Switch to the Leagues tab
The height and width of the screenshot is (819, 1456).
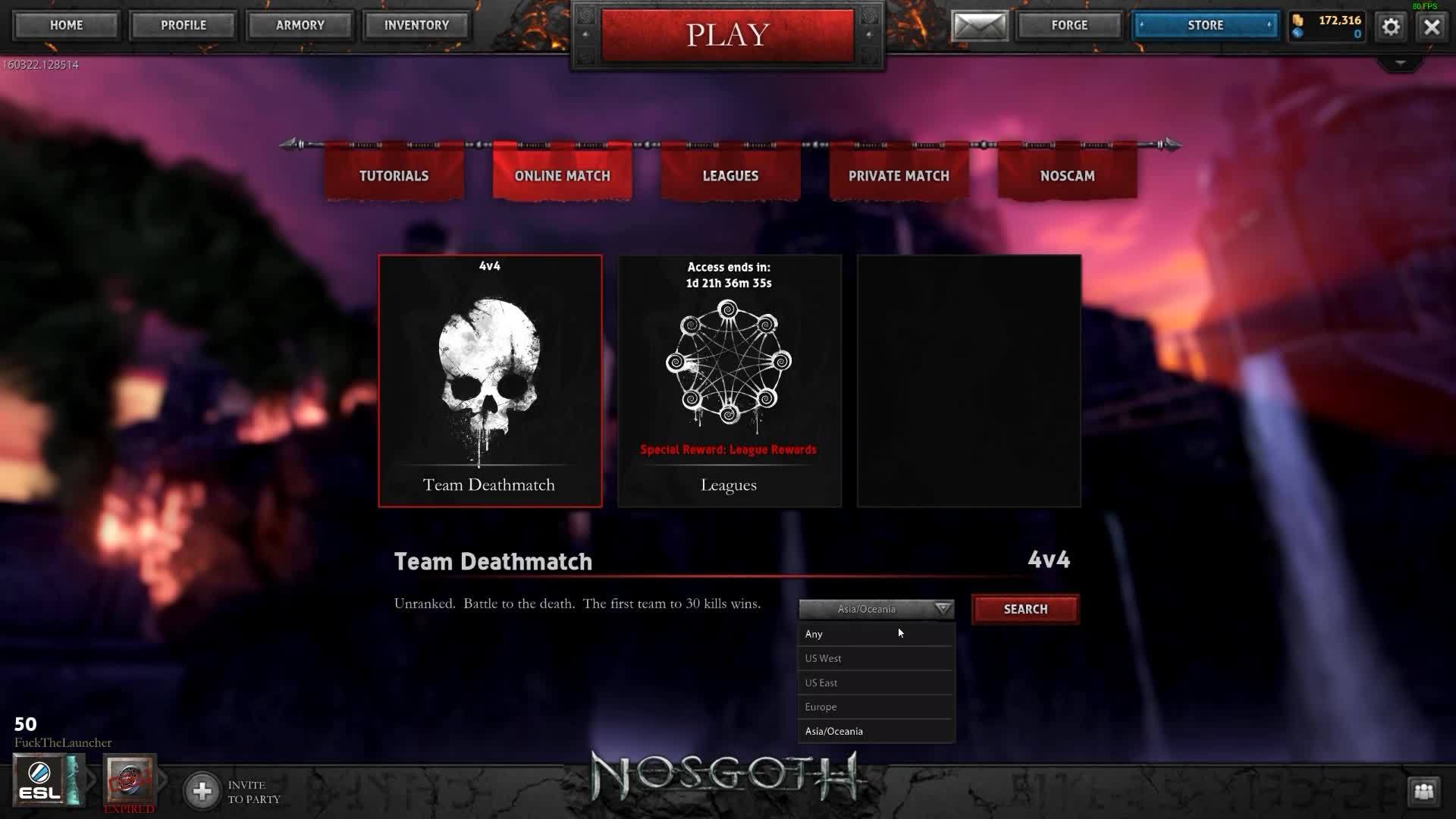(x=729, y=175)
